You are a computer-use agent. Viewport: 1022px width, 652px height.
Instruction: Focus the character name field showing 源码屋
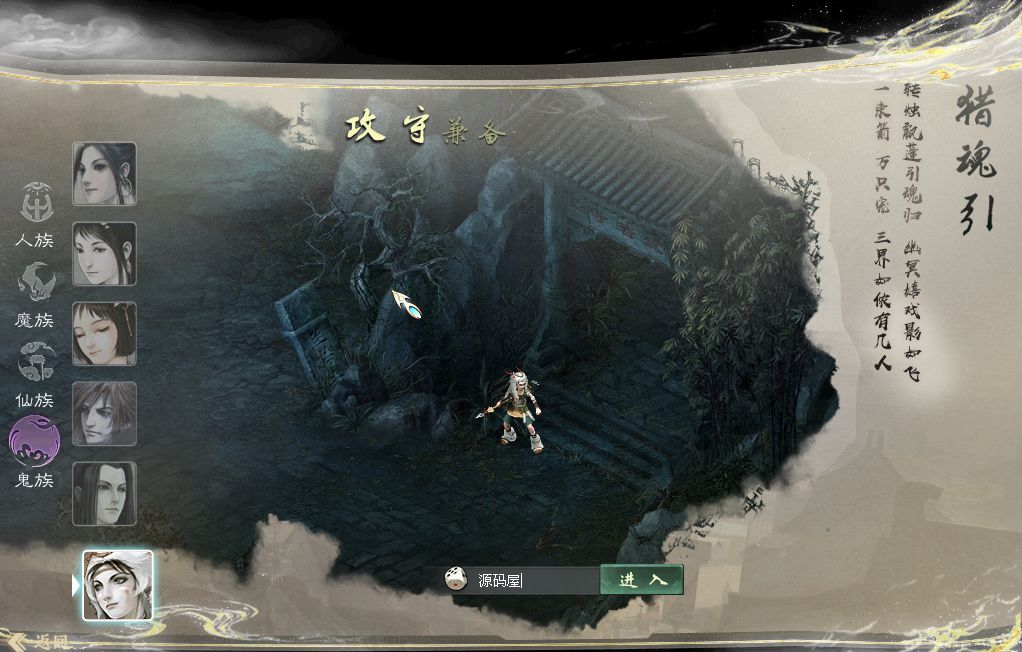click(x=533, y=580)
